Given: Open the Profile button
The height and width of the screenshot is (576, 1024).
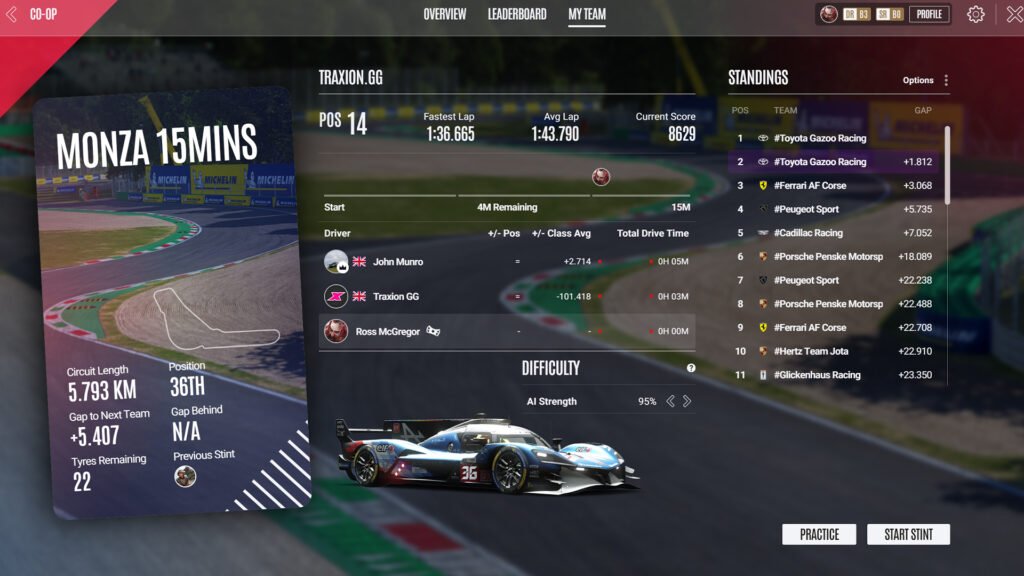Looking at the screenshot, I should [929, 15].
